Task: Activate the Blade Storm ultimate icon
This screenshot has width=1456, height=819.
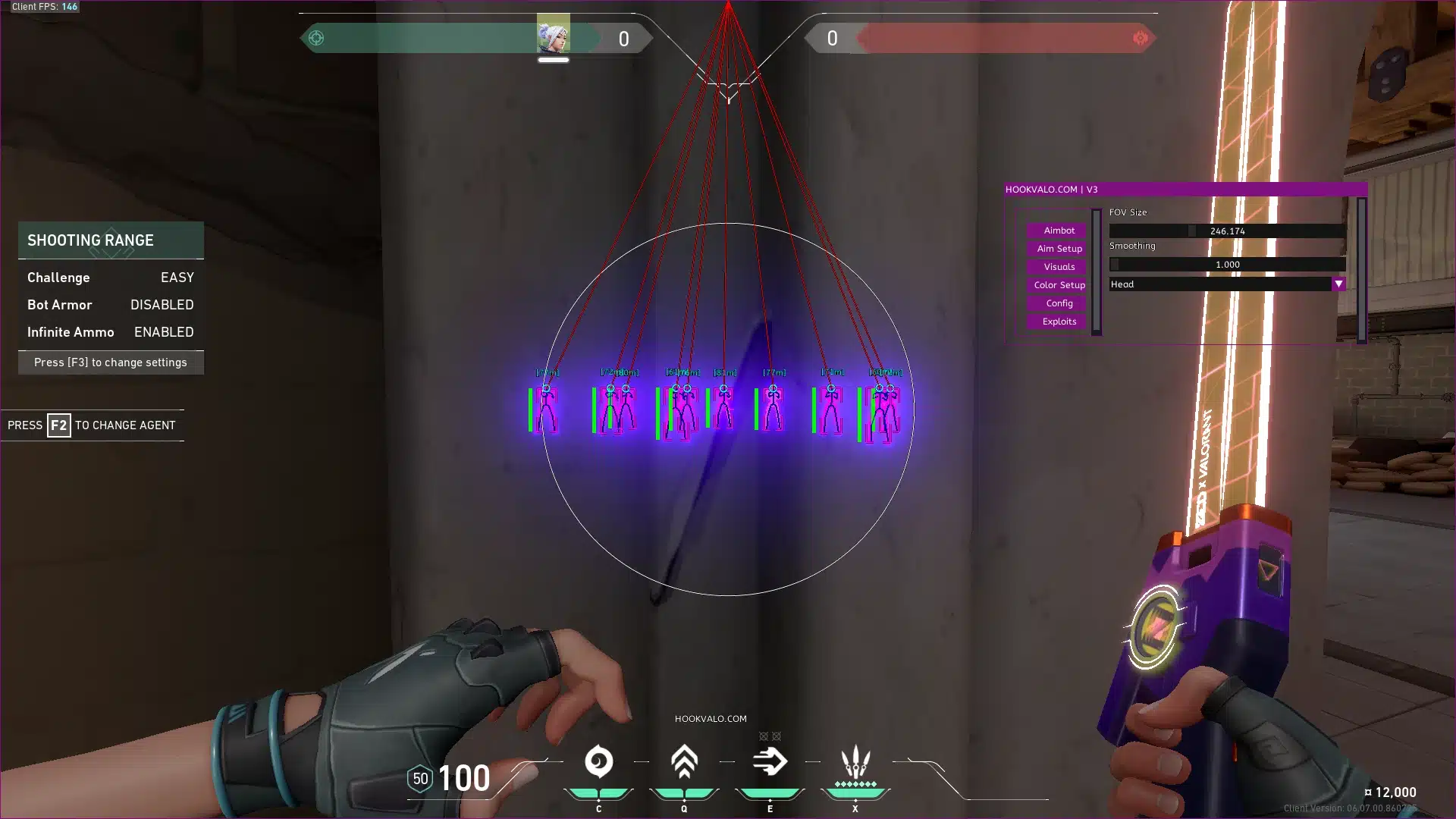Action: (855, 762)
